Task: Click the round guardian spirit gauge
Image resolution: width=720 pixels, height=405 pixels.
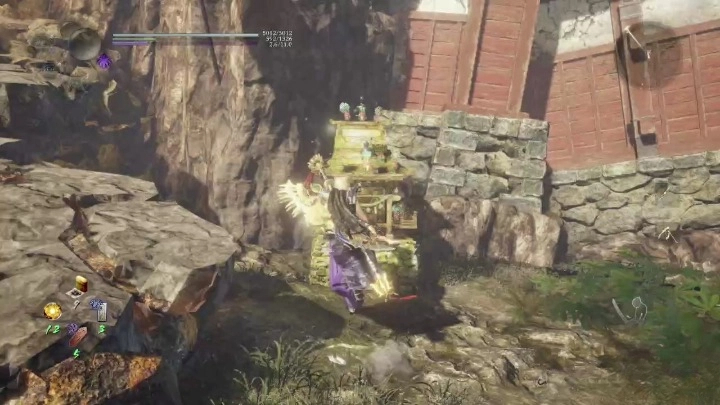Action: point(84,44)
